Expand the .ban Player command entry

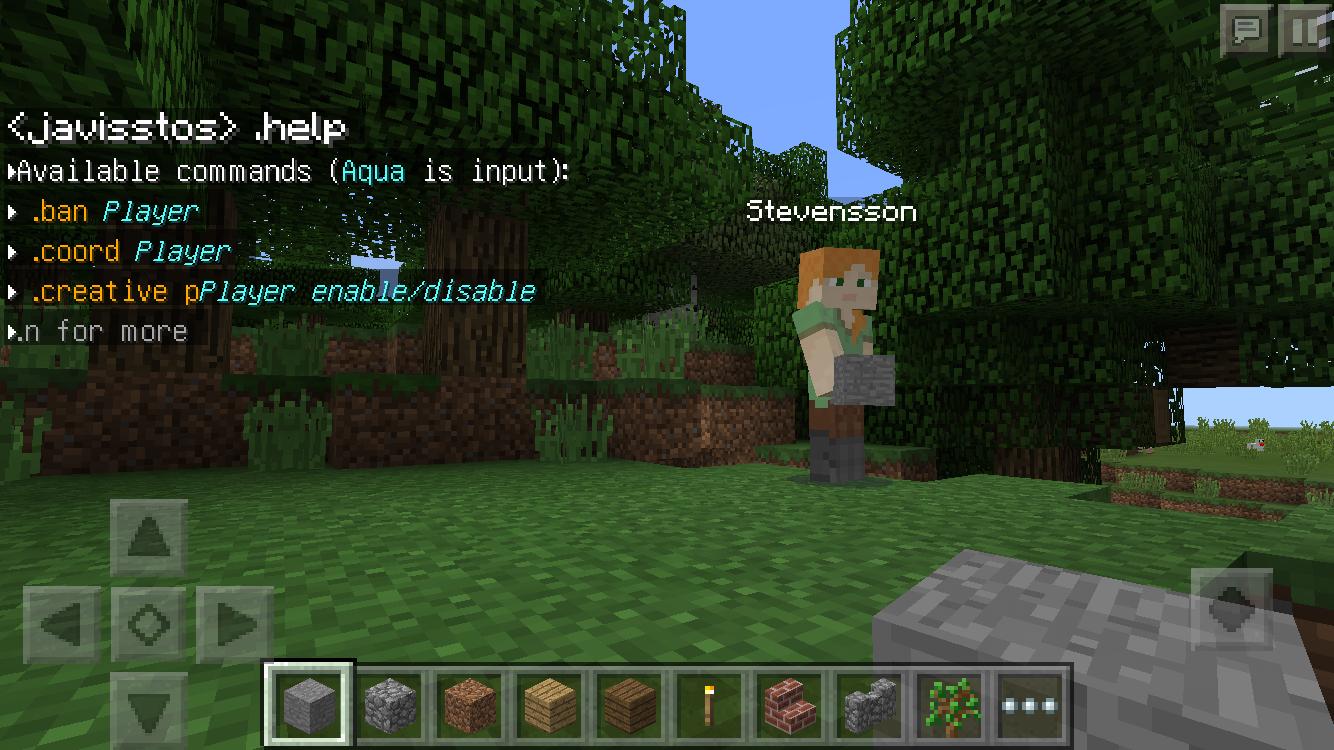tap(14, 211)
